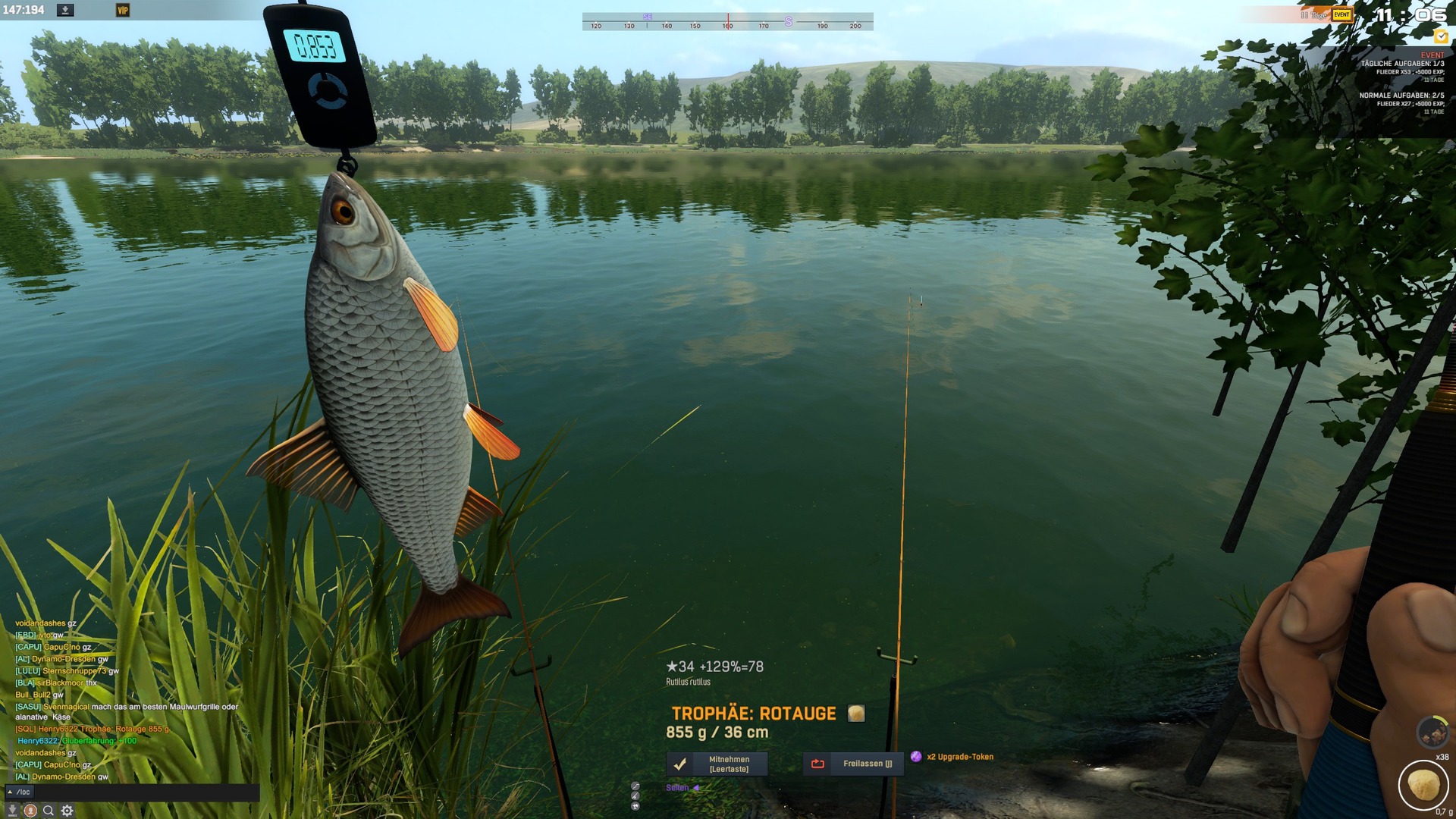This screenshot has height=819, width=1456.
Task: Open the yellow EVENT badge
Action: coord(1341,14)
